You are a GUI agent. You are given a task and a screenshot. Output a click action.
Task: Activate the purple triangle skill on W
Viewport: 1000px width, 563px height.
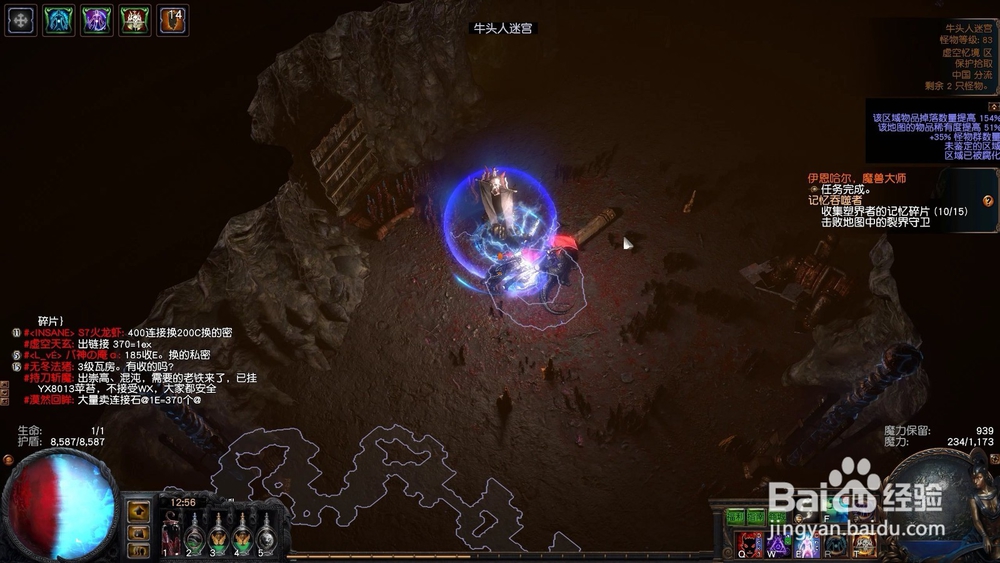pyautogui.click(x=777, y=545)
